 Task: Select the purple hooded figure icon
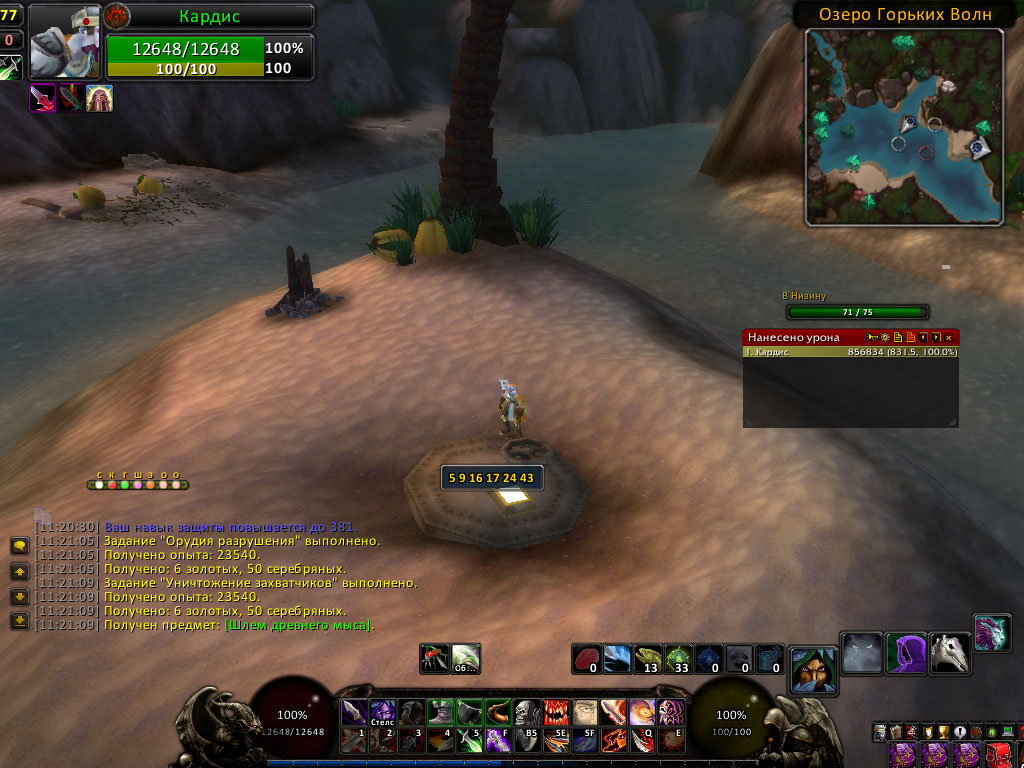pyautogui.click(x=906, y=653)
